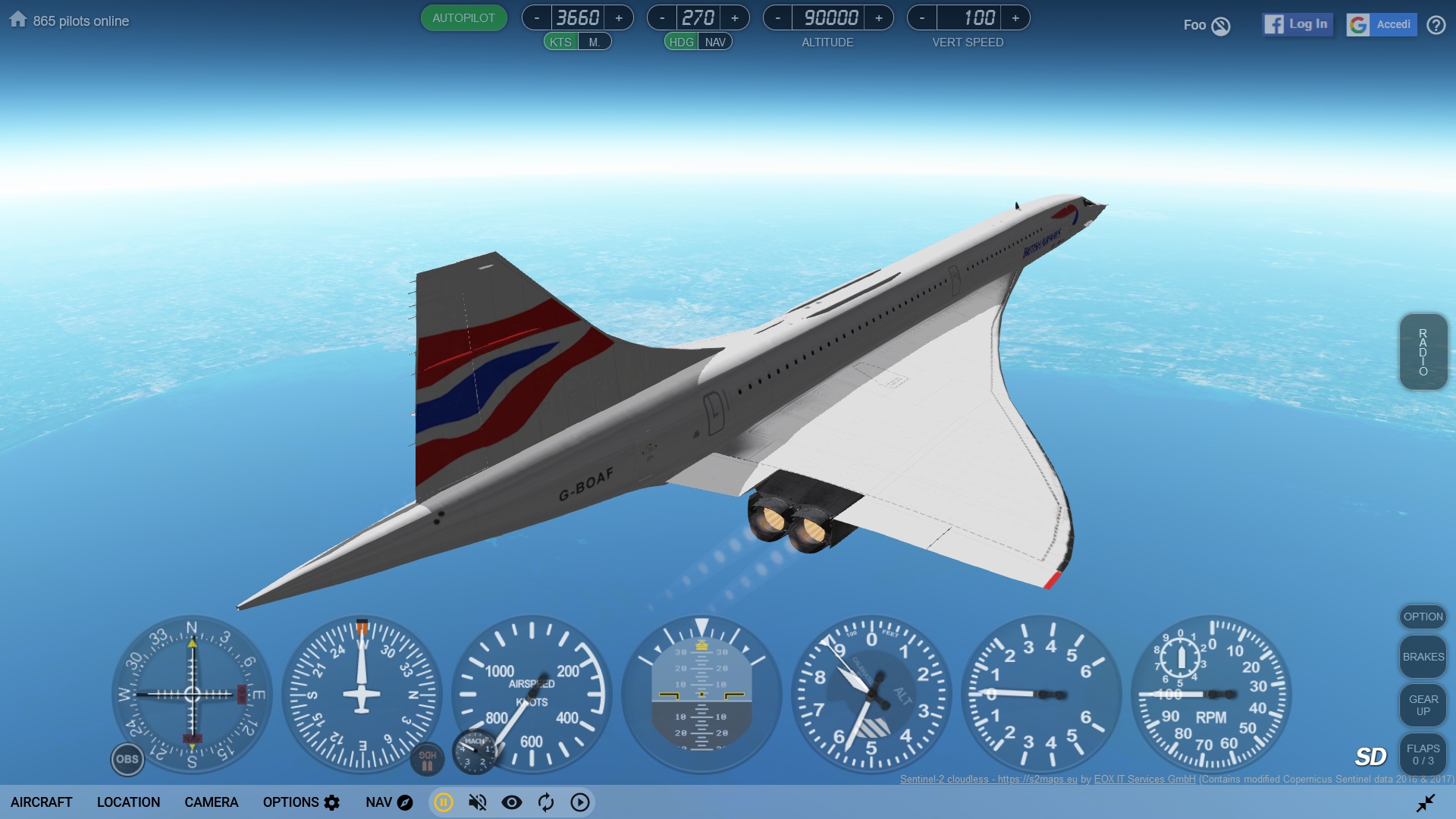
Task: Decrease autopilot heading with the minus button
Action: (x=662, y=18)
